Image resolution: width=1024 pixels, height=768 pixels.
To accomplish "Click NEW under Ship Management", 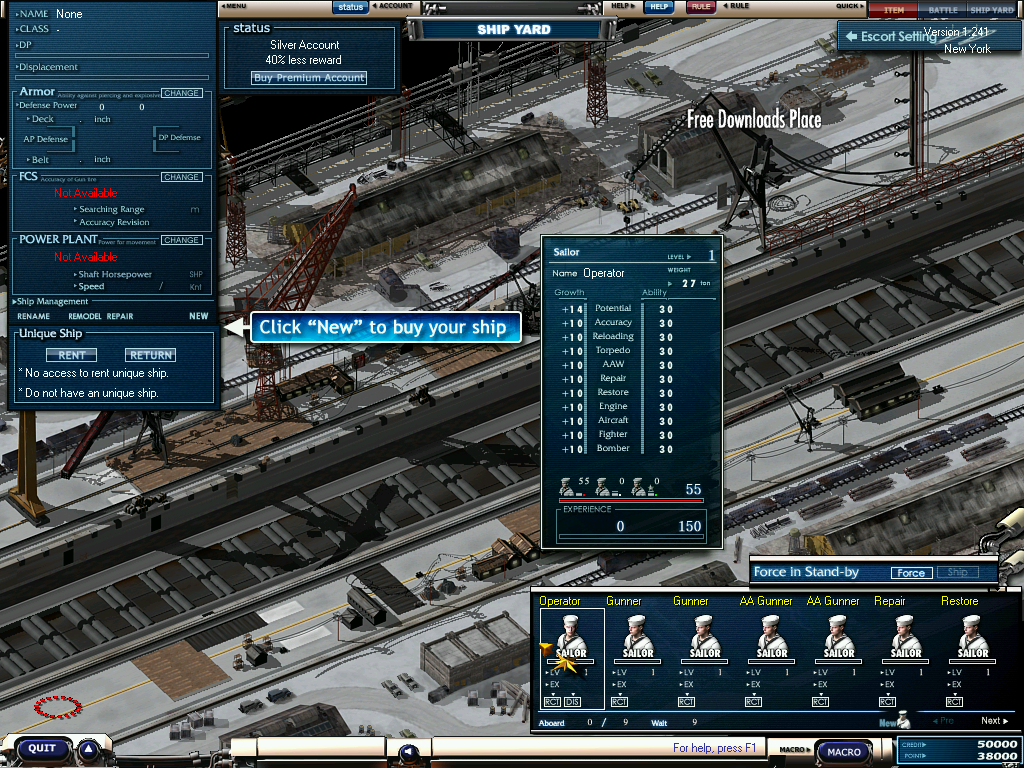I will (x=199, y=316).
